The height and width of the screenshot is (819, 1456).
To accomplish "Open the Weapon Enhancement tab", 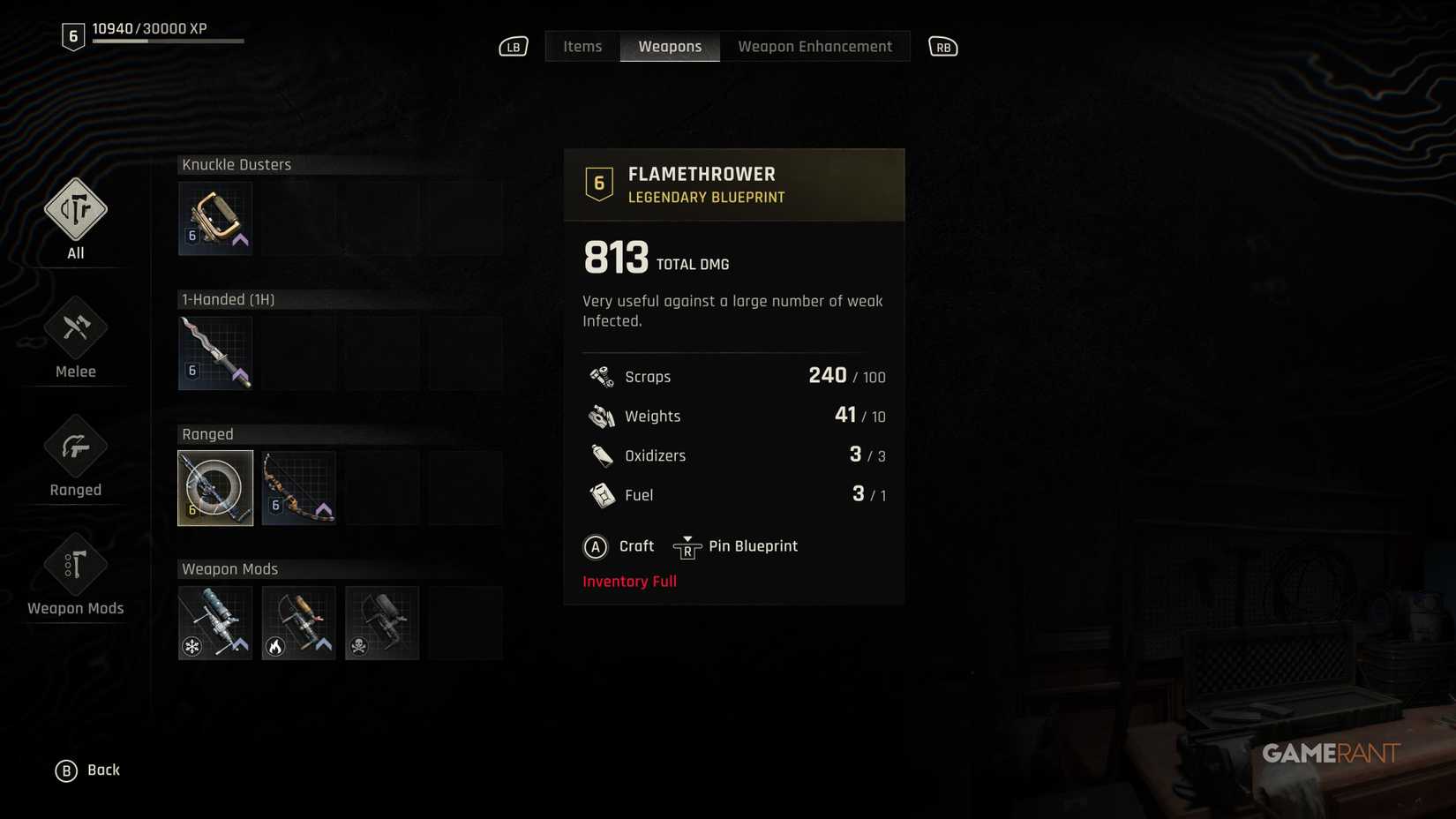I will (x=814, y=46).
